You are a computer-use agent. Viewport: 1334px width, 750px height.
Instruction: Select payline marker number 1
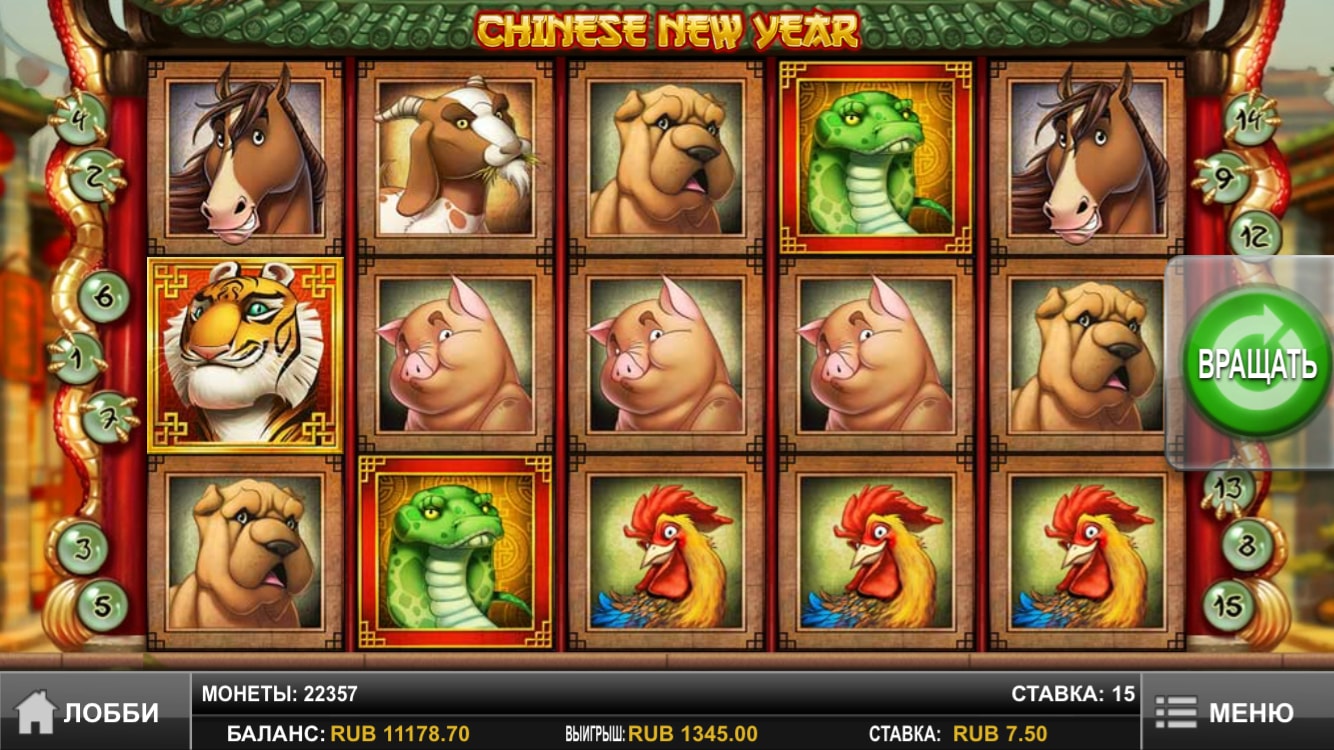pyautogui.click(x=79, y=357)
